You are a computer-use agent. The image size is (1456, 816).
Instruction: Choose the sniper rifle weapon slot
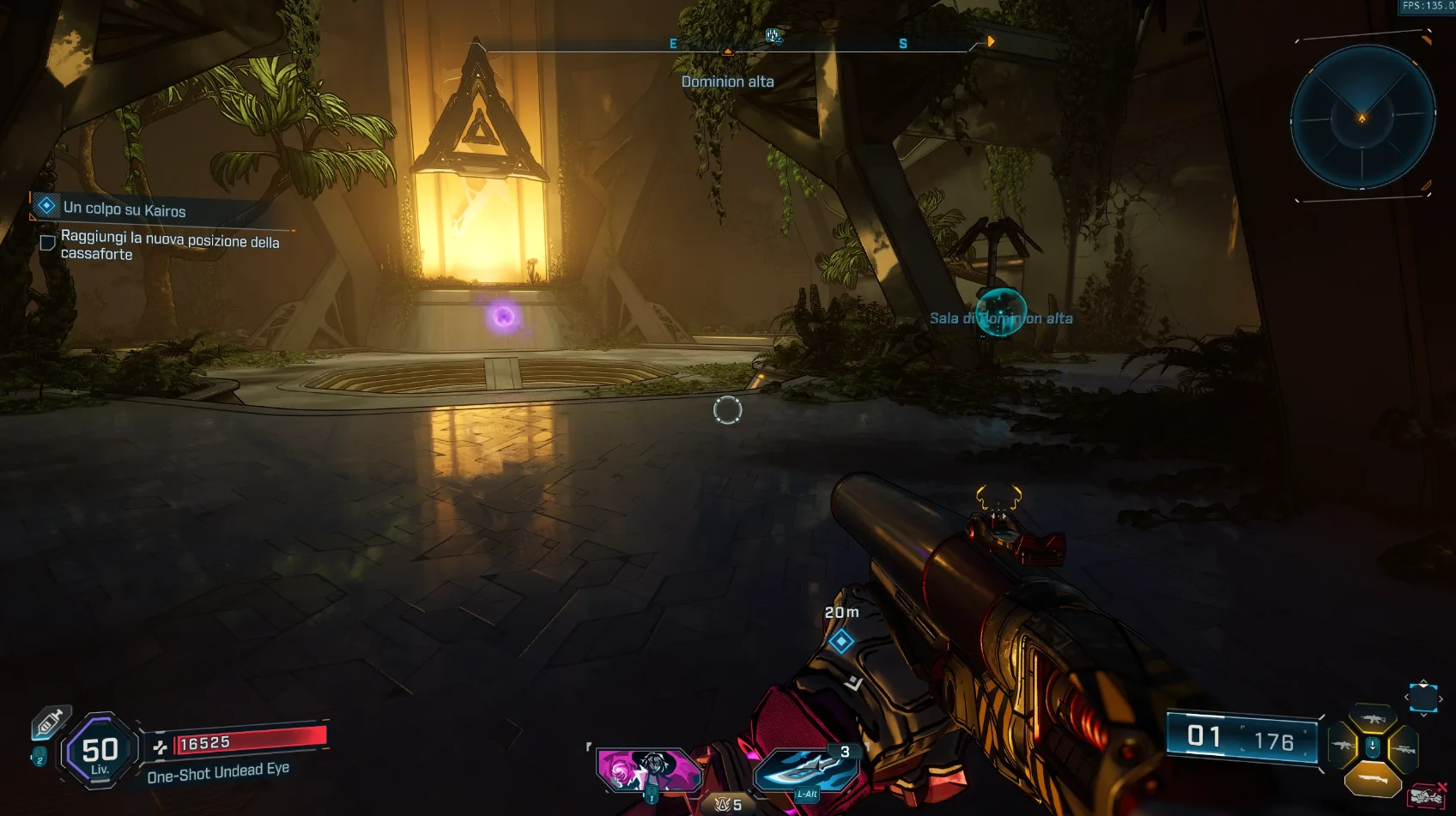(1403, 749)
